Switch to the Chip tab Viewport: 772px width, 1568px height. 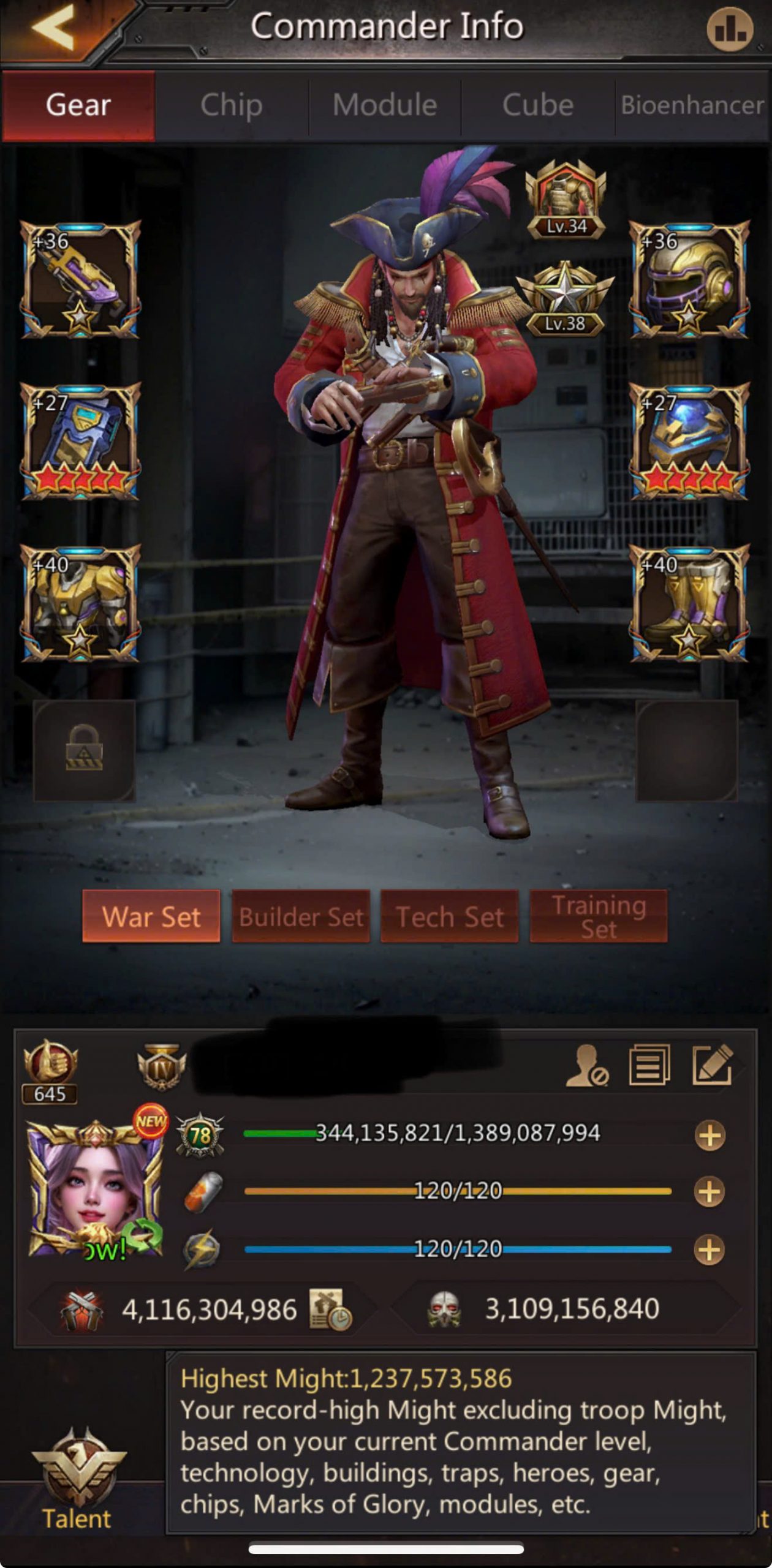click(x=232, y=105)
